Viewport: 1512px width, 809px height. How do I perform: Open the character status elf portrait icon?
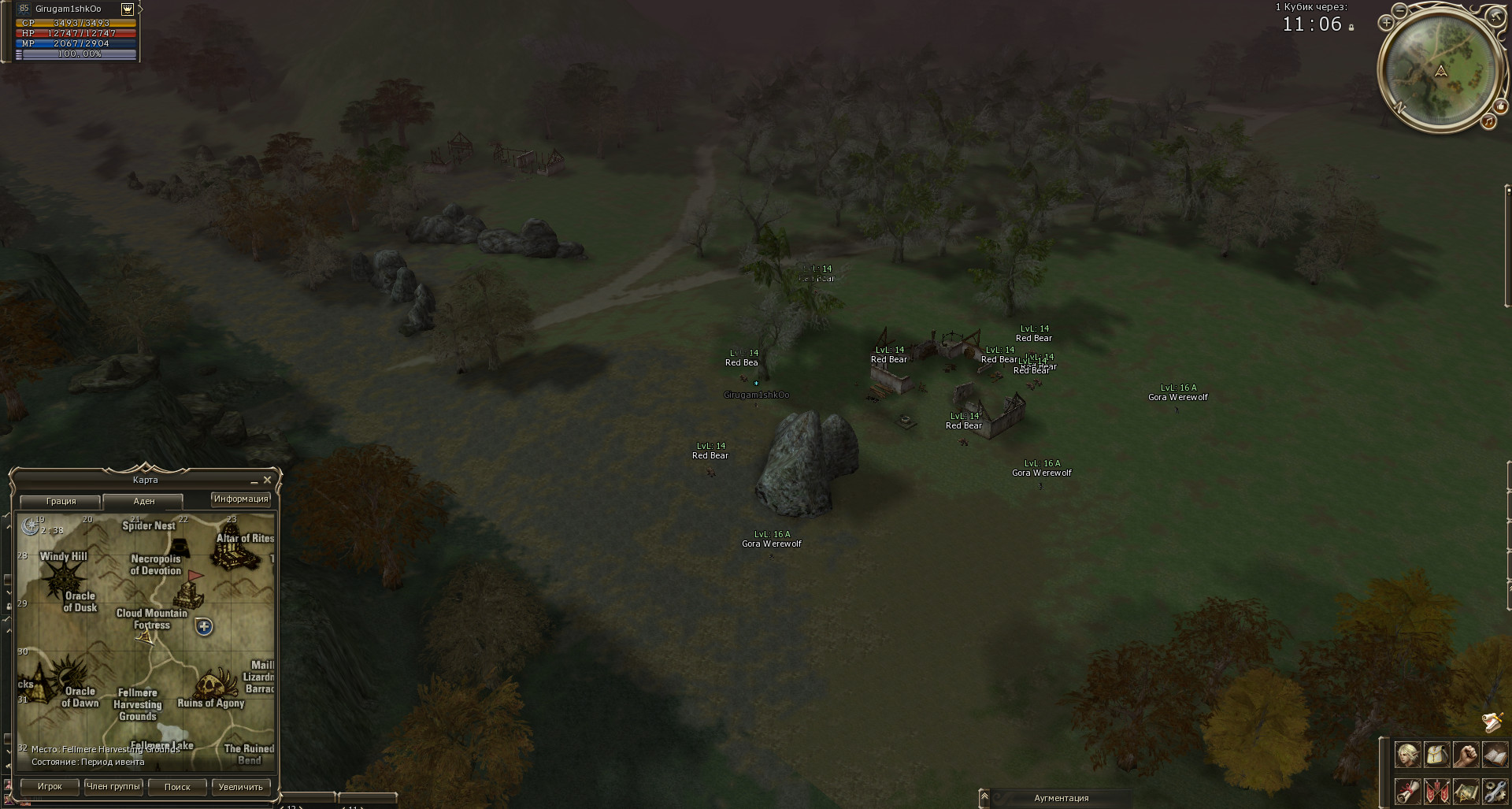pos(1407,755)
